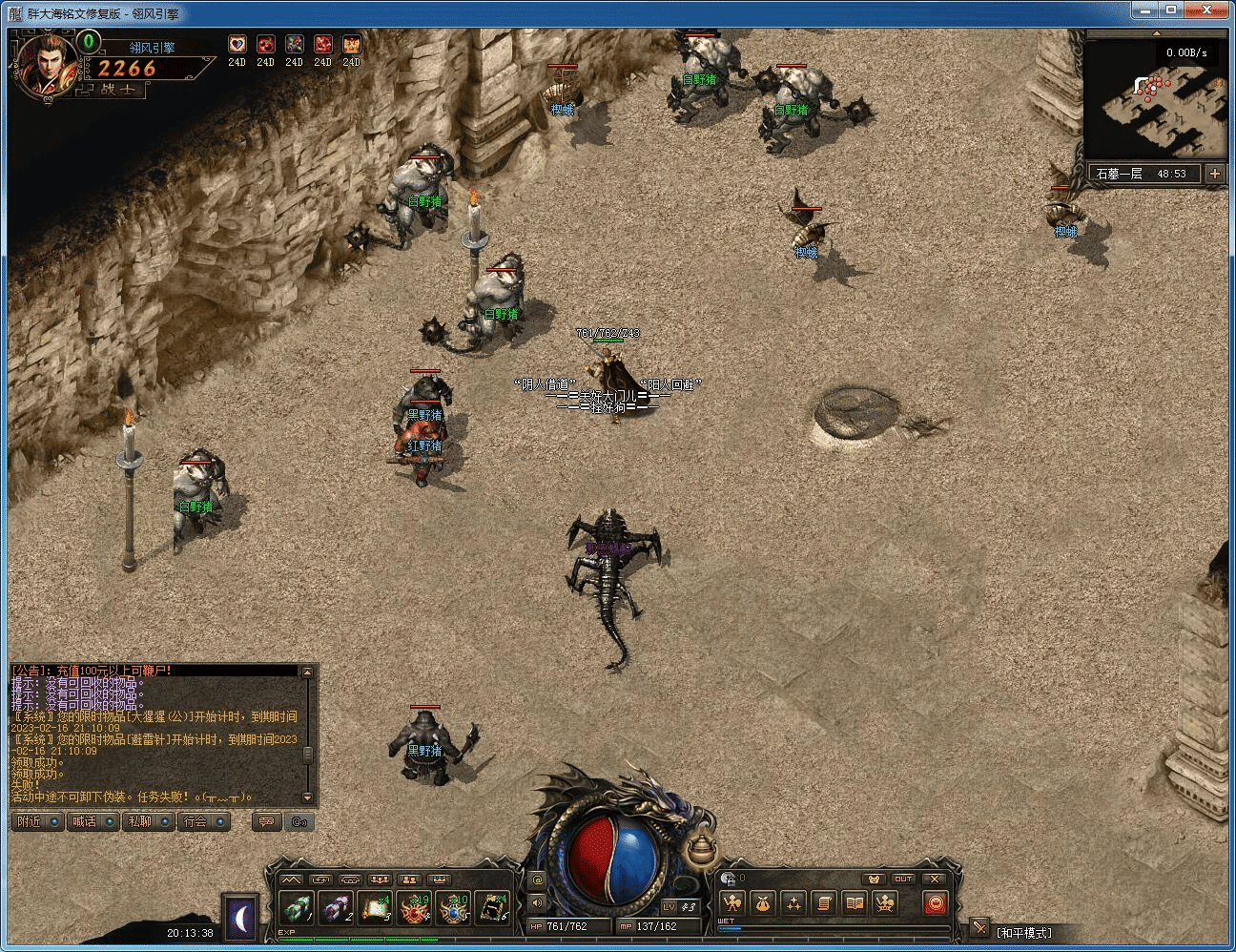Expand the minimap with the plus button
This screenshot has width=1236, height=952.
click(1214, 174)
